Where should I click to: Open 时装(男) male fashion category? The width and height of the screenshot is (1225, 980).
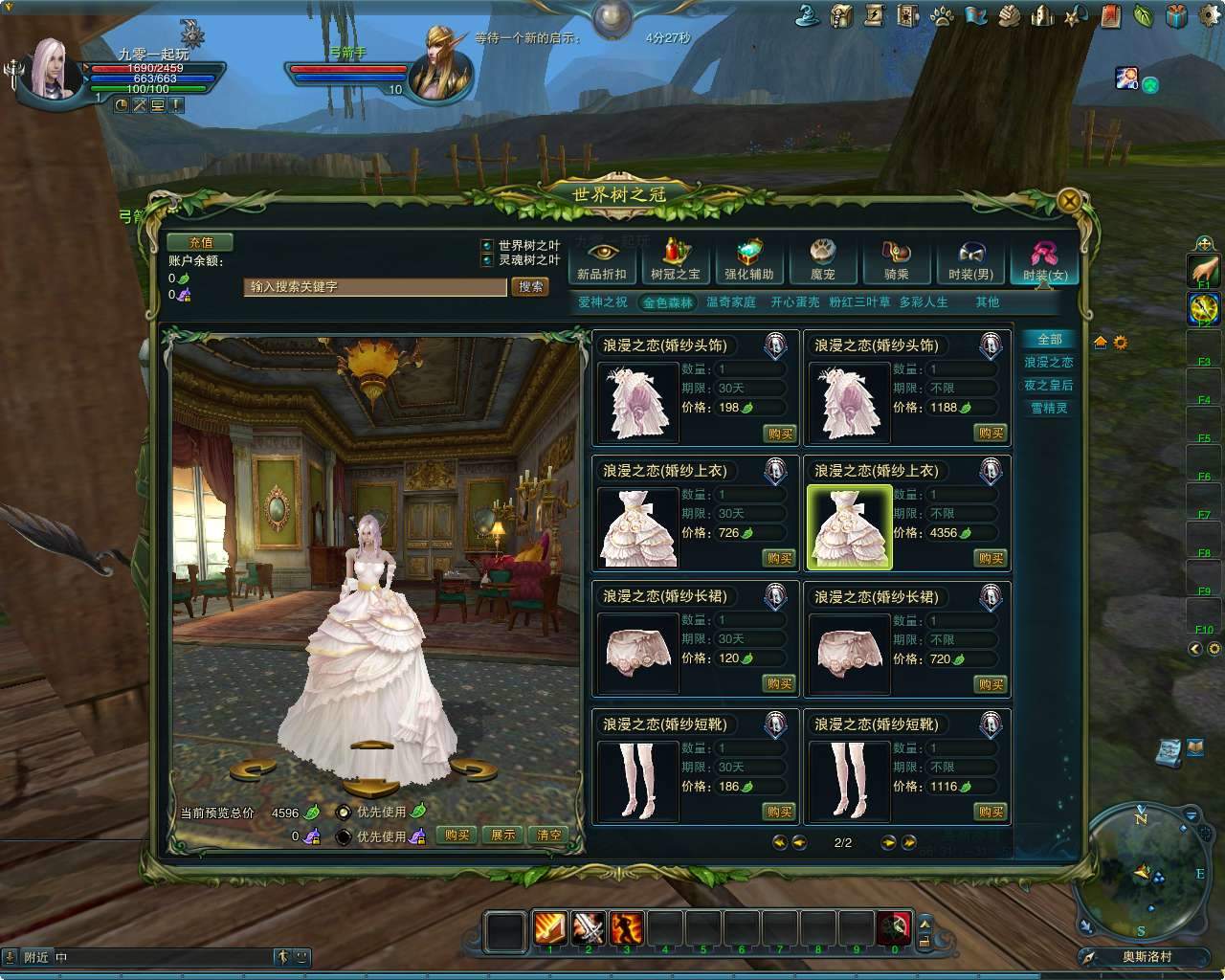[970, 260]
